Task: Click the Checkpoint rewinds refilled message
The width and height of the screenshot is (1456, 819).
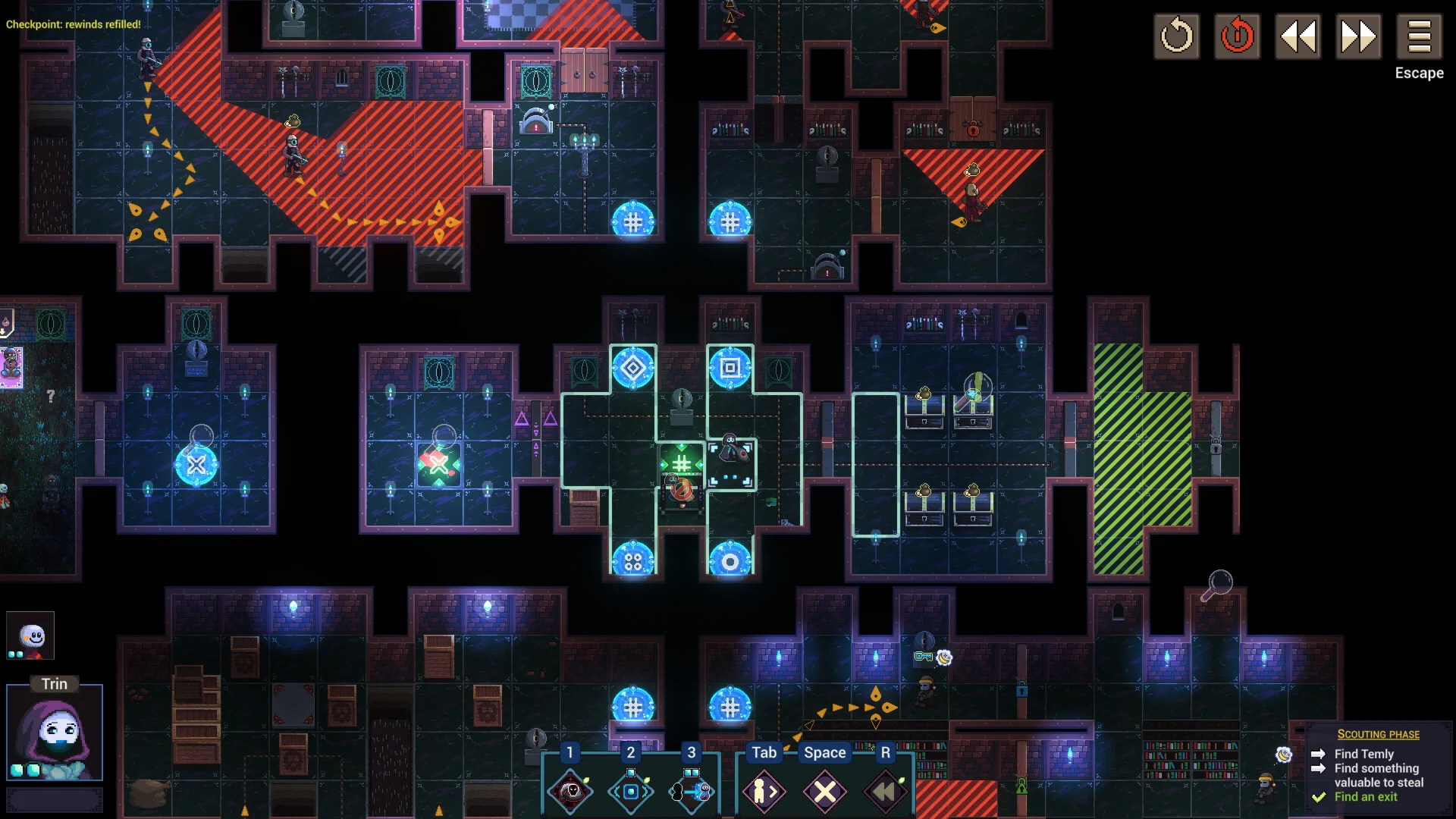Action: click(73, 24)
